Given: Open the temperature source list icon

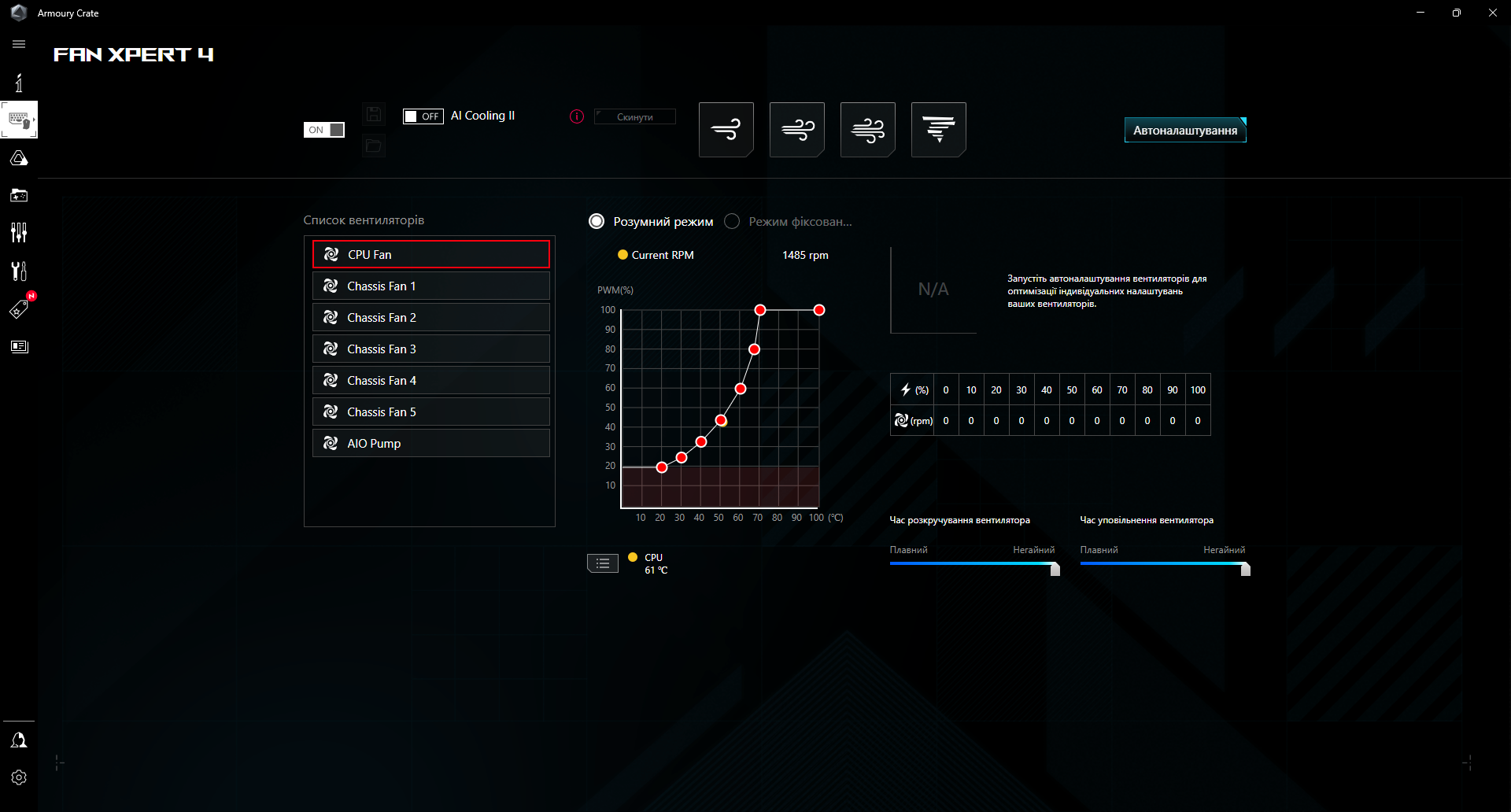Looking at the screenshot, I should tap(602, 563).
